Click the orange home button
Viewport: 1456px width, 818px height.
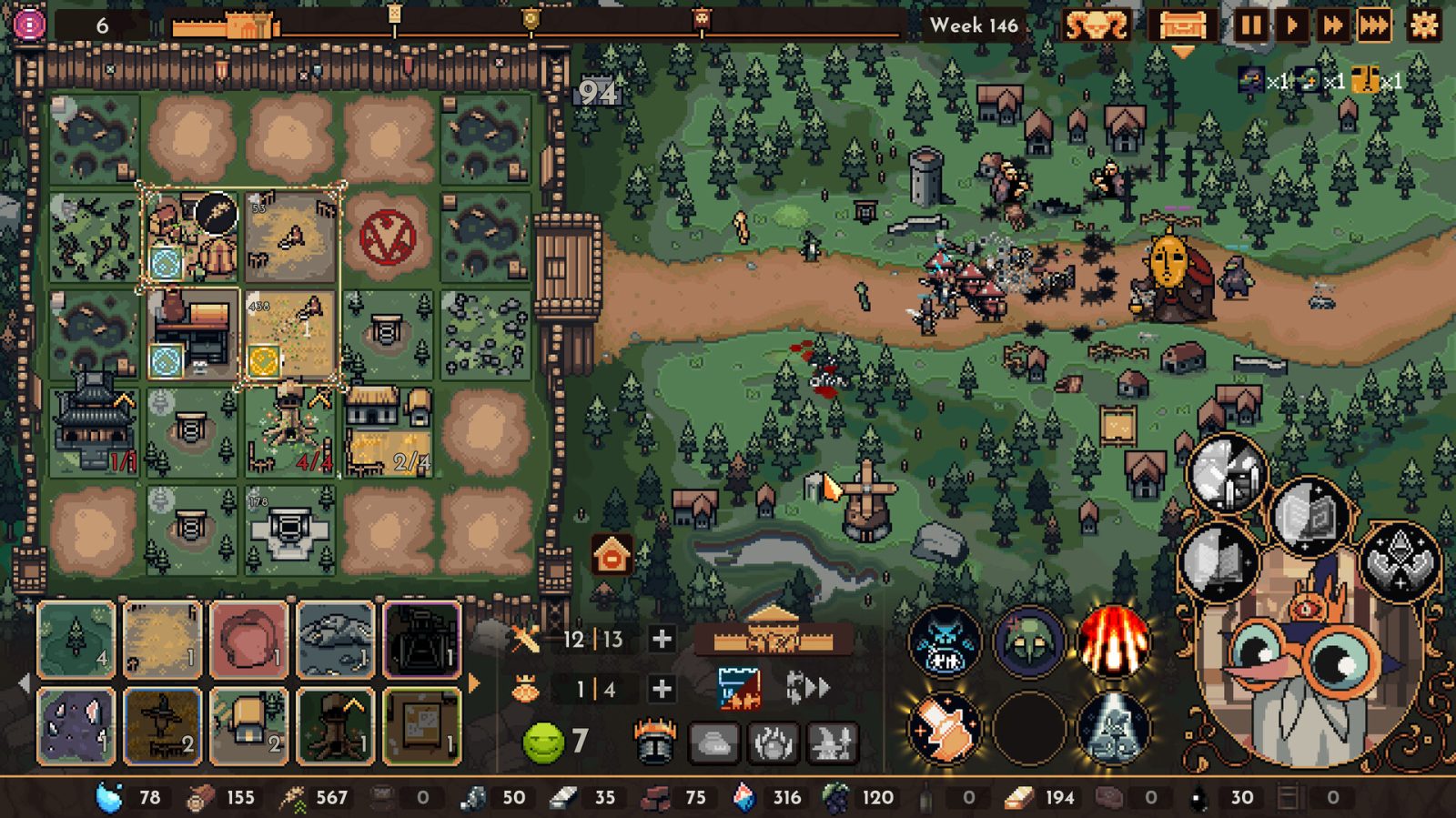click(x=612, y=555)
